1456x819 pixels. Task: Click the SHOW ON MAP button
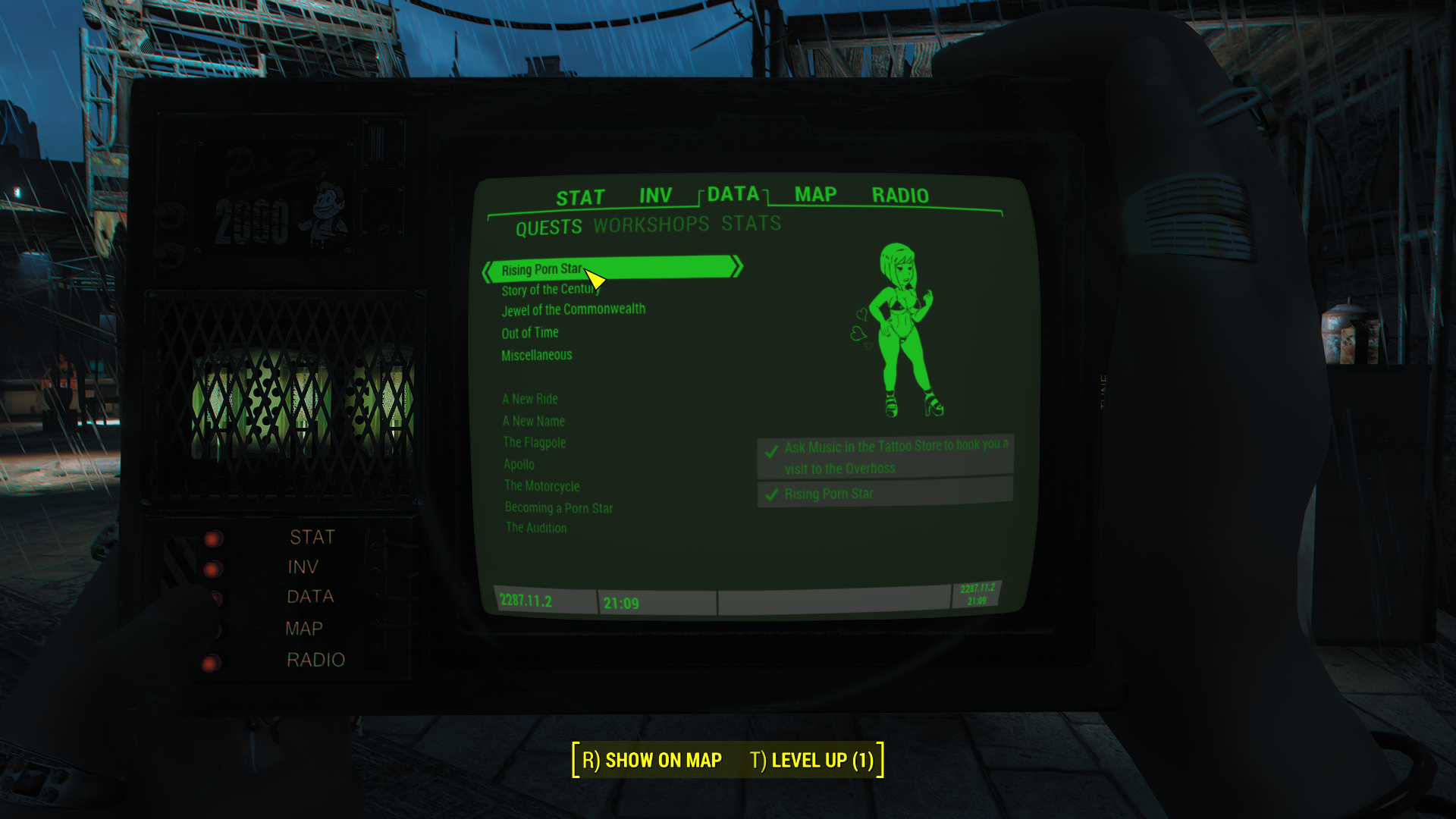(652, 760)
